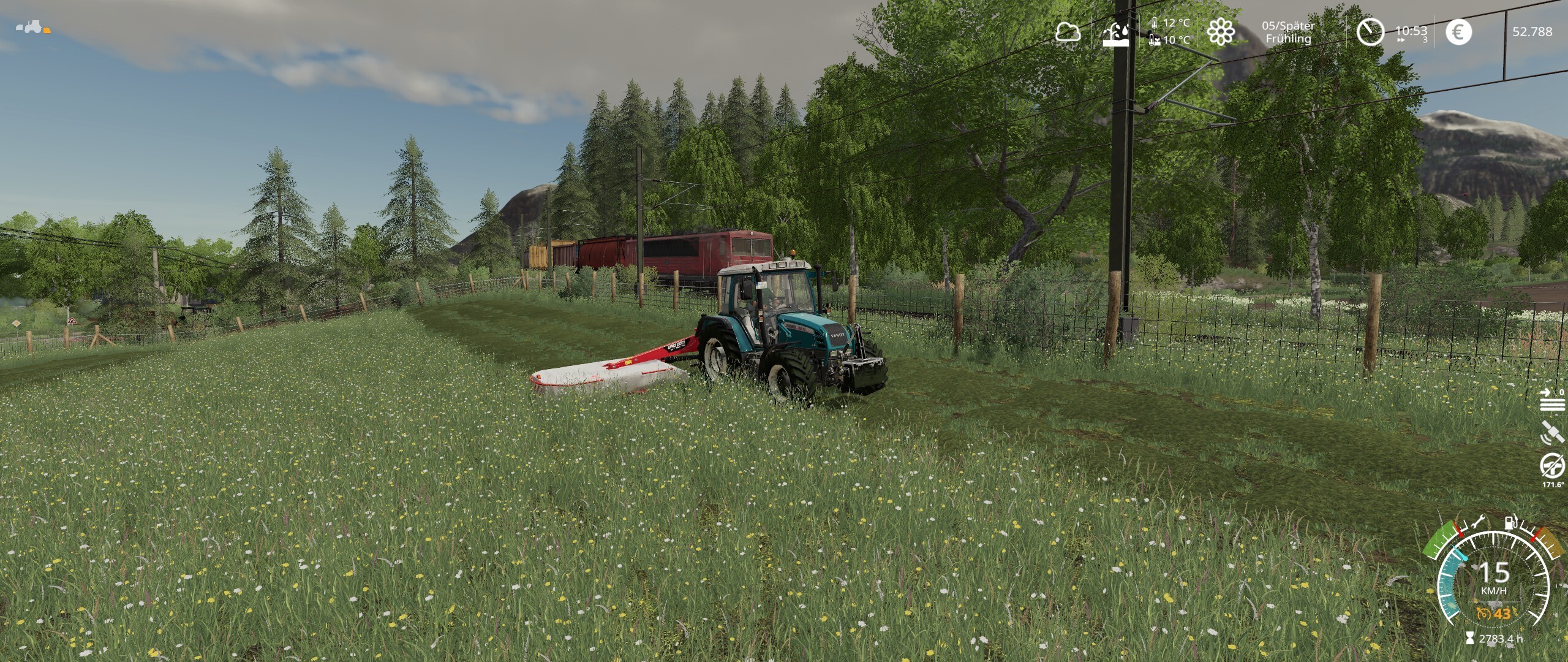This screenshot has height=662, width=1568.
Task: Toggle the GPS satellite icon
Action: (x=1552, y=433)
